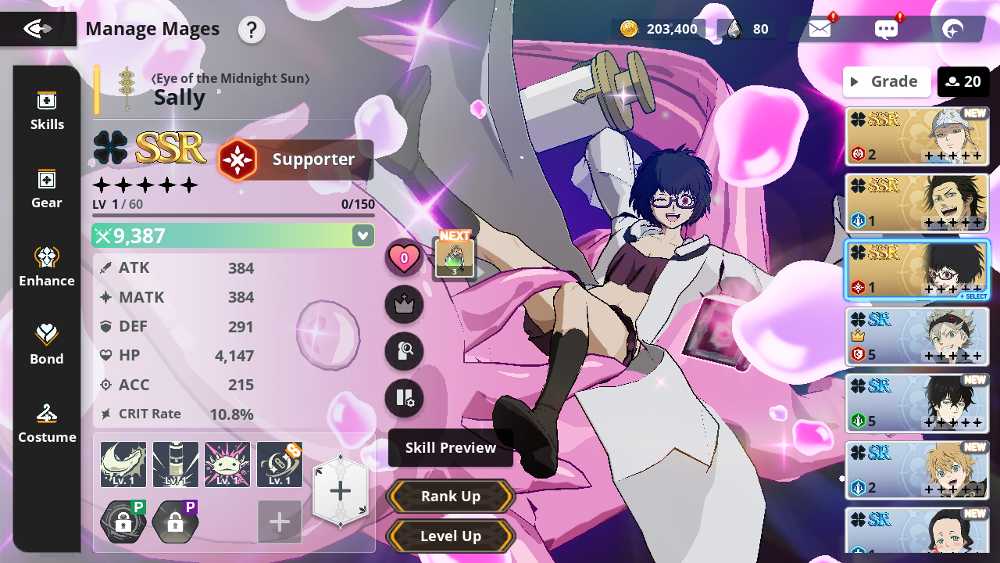
Task: Open the Gear tab
Action: tap(46, 188)
